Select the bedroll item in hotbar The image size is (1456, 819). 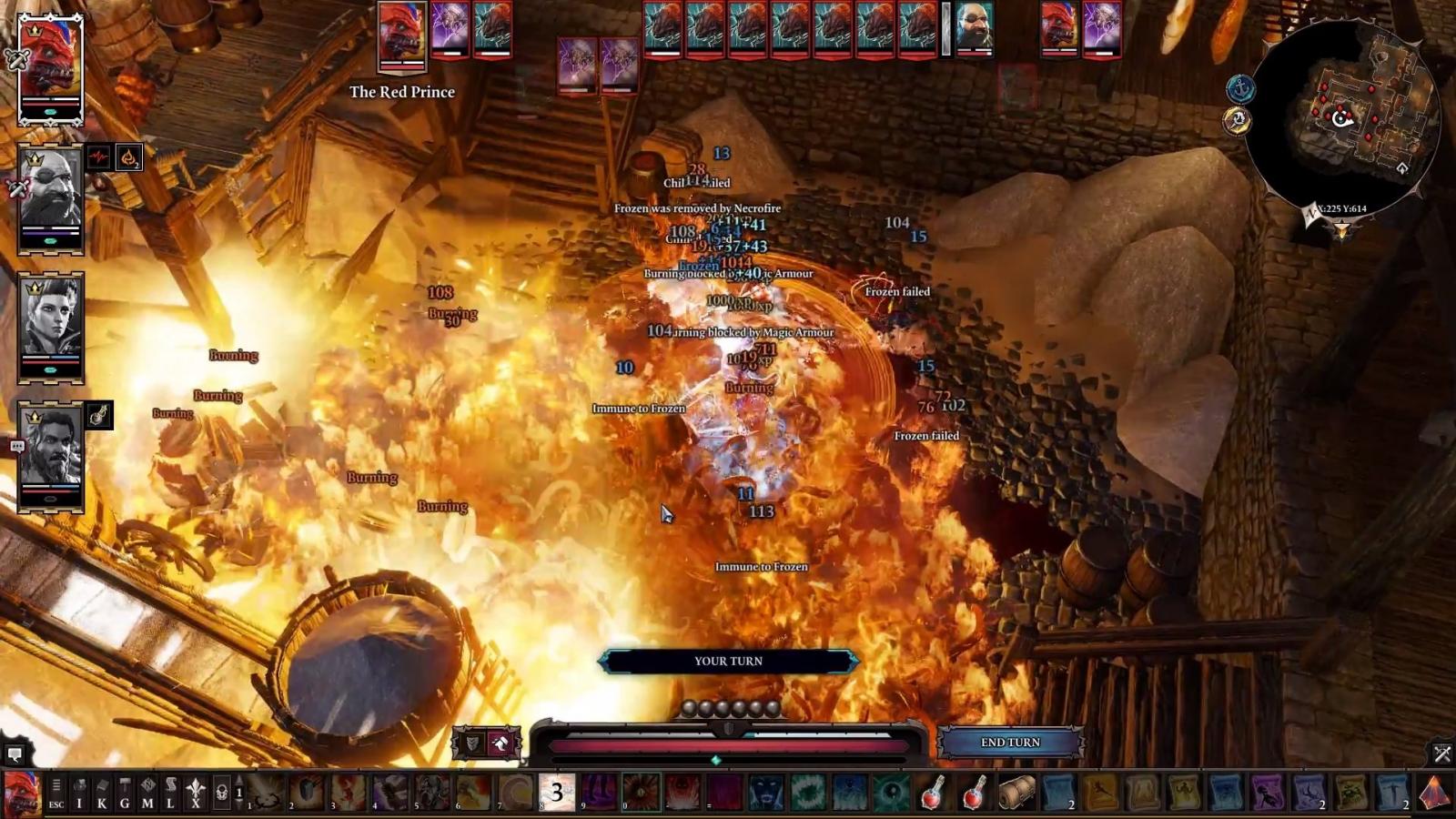(x=1016, y=794)
